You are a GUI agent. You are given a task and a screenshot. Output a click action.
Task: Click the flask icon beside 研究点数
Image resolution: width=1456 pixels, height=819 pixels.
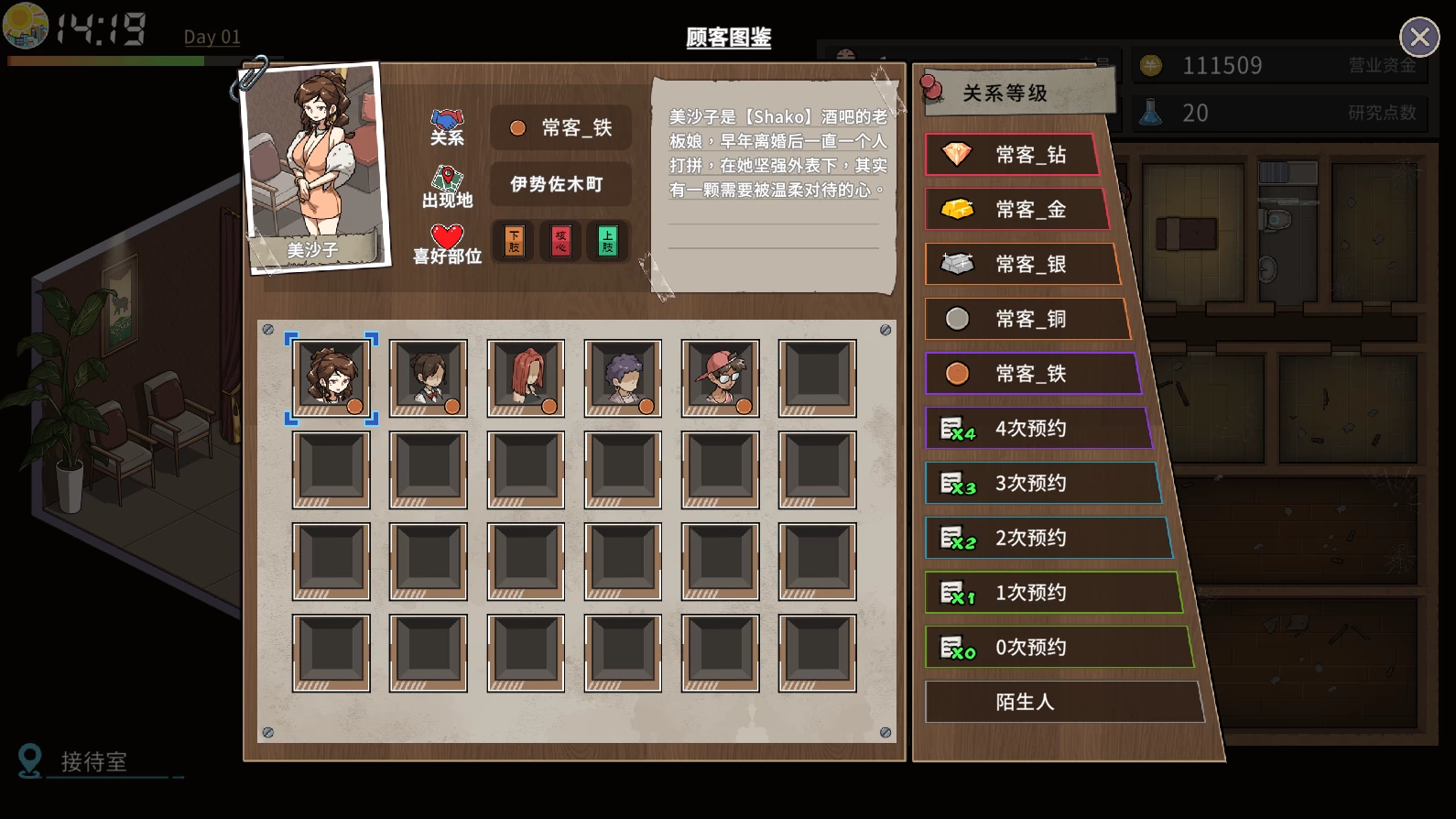click(1152, 112)
